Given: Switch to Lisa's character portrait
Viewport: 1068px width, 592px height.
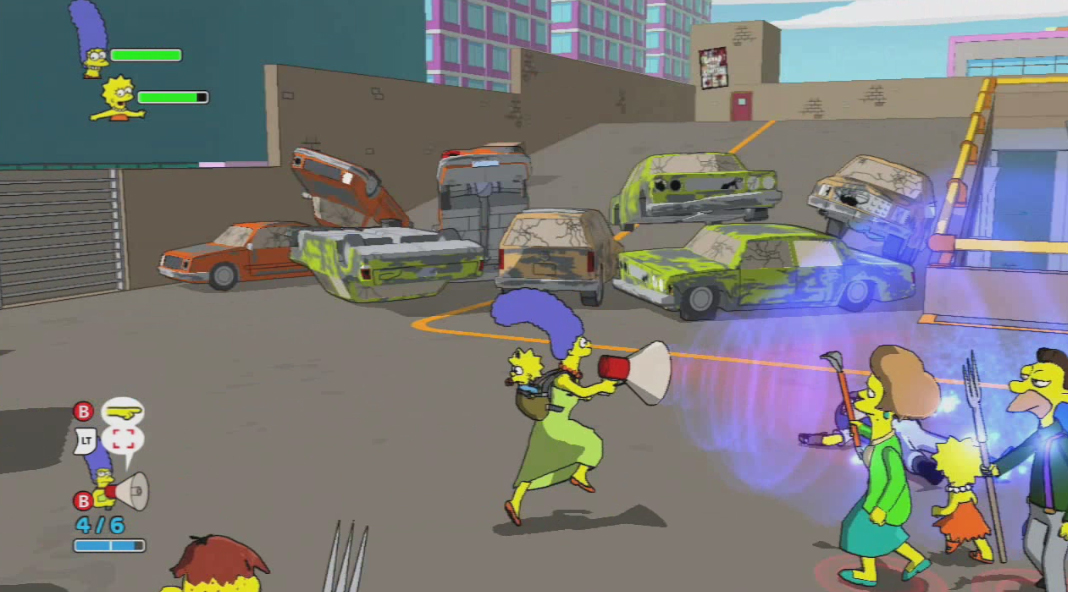Looking at the screenshot, I should pos(118,100).
